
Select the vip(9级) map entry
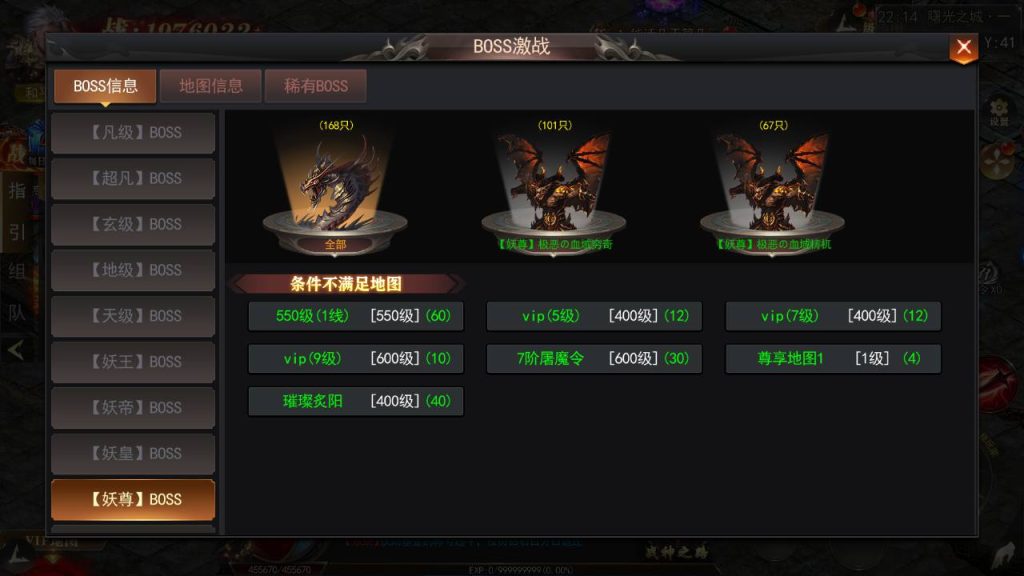point(356,359)
